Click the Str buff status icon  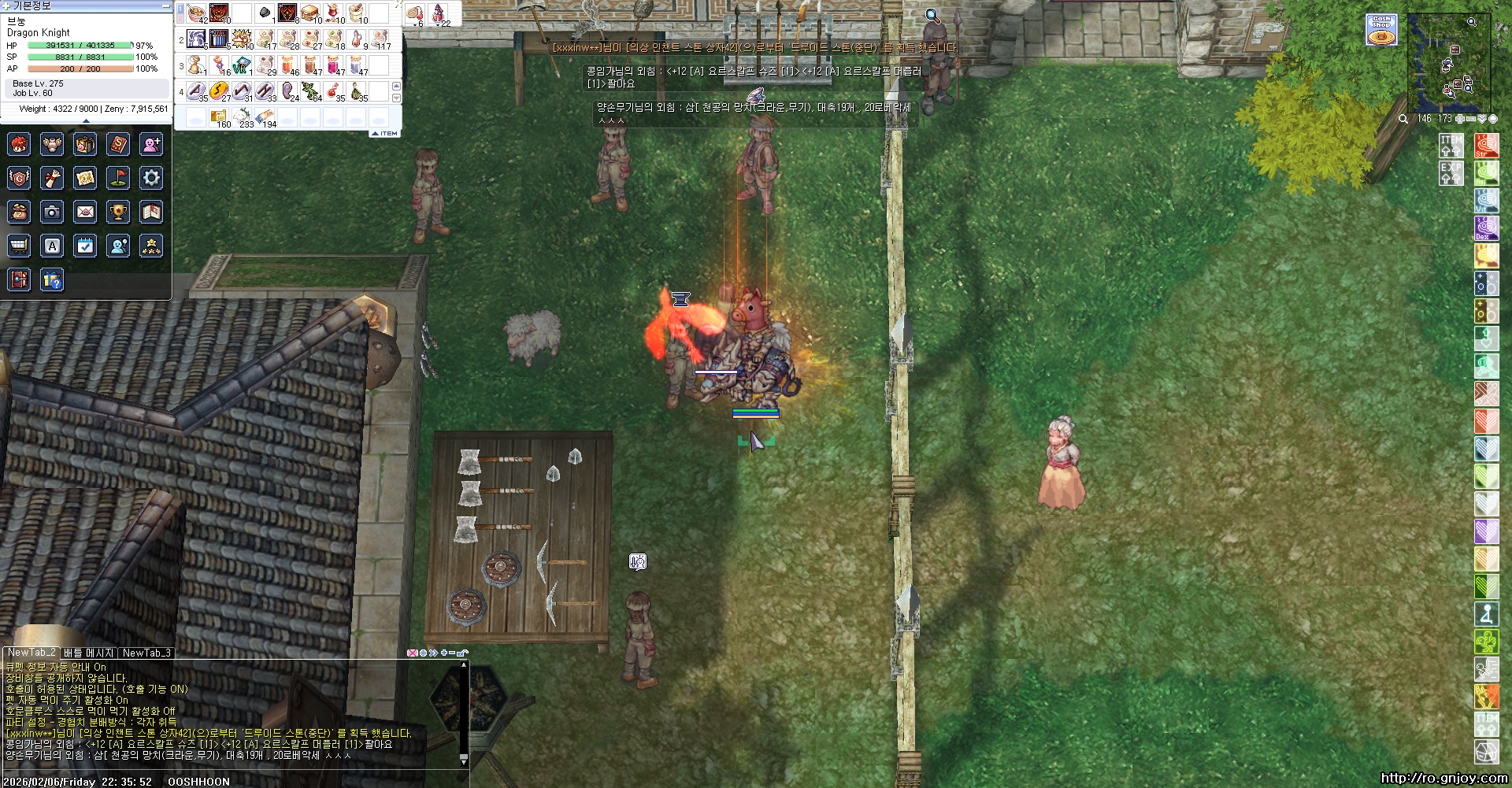[x=1486, y=146]
